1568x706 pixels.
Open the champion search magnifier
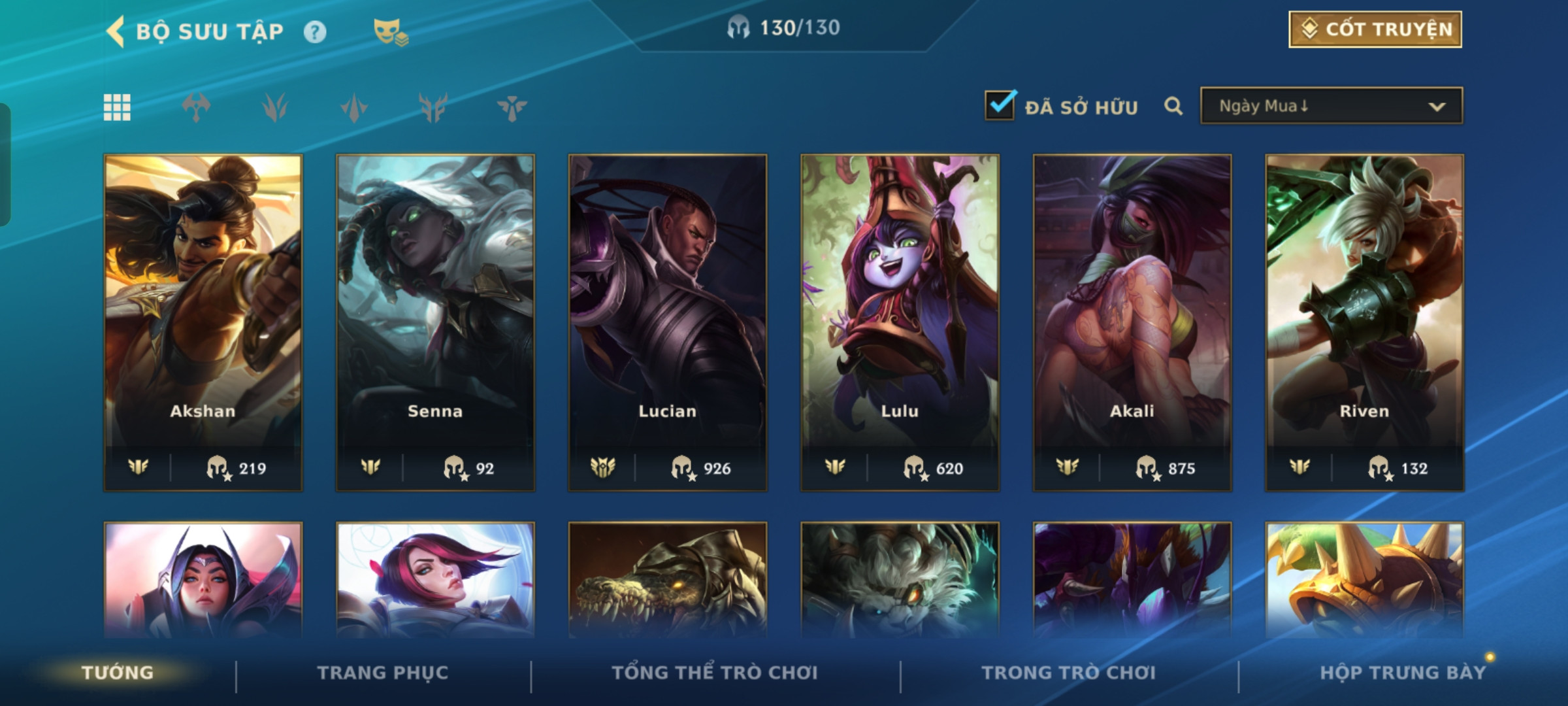tap(1173, 106)
